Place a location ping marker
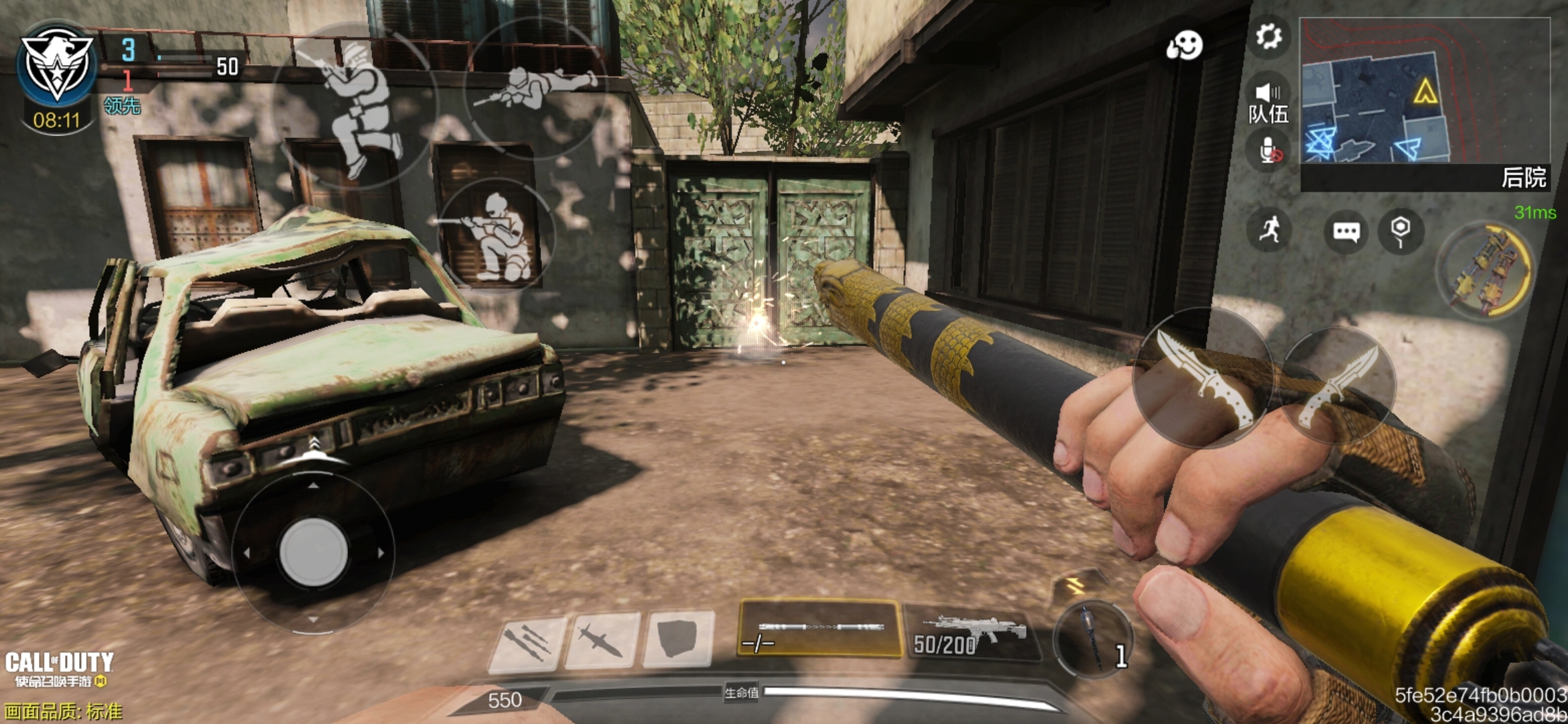This screenshot has height=724, width=1568. point(1400,231)
